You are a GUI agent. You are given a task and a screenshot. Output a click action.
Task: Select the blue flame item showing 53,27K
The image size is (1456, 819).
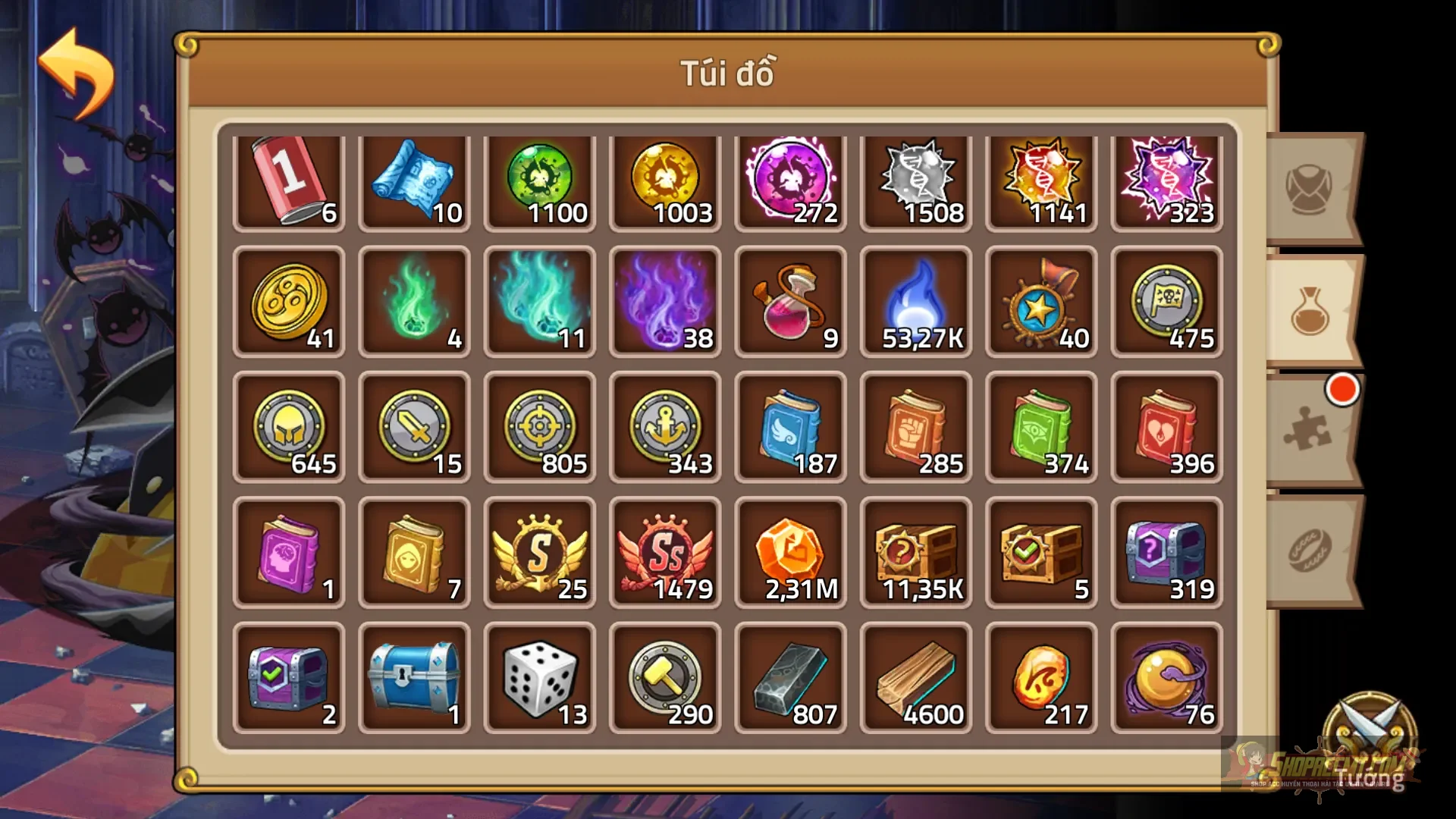[915, 303]
